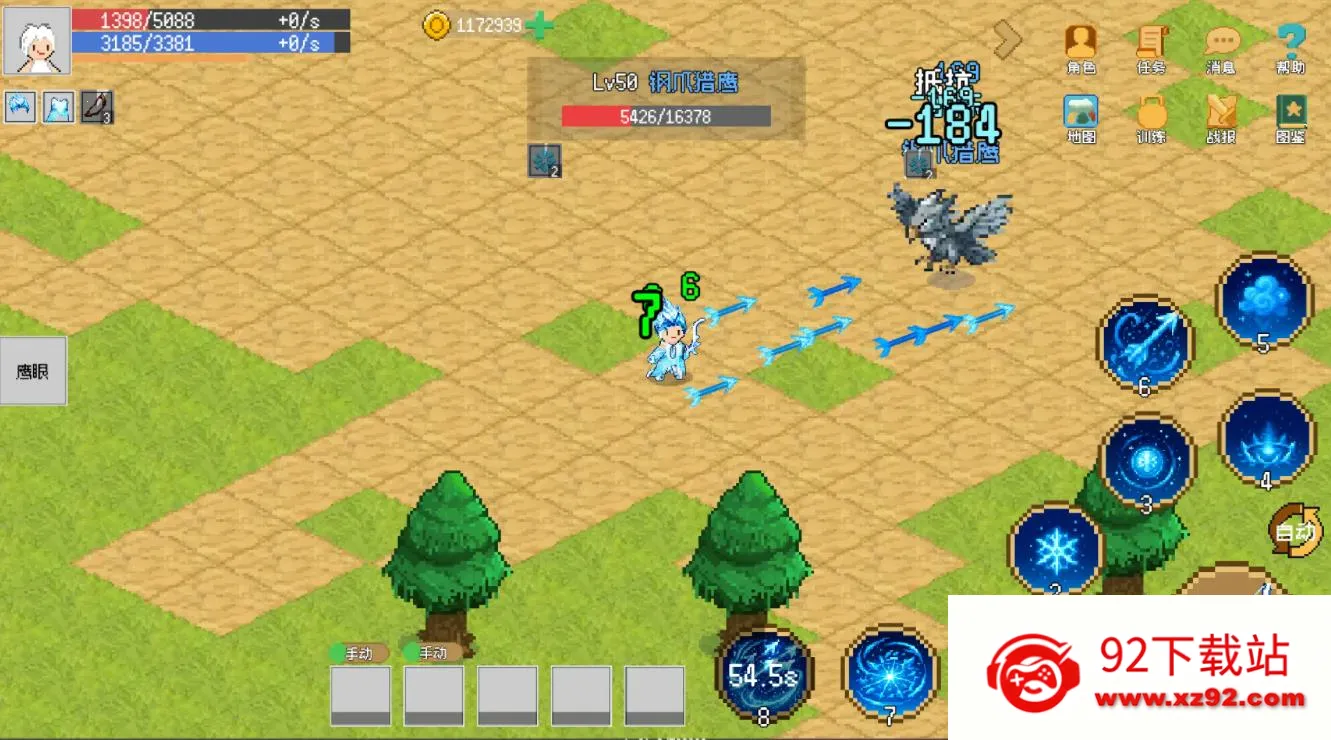Show the 帮助 help screen

1291,46
